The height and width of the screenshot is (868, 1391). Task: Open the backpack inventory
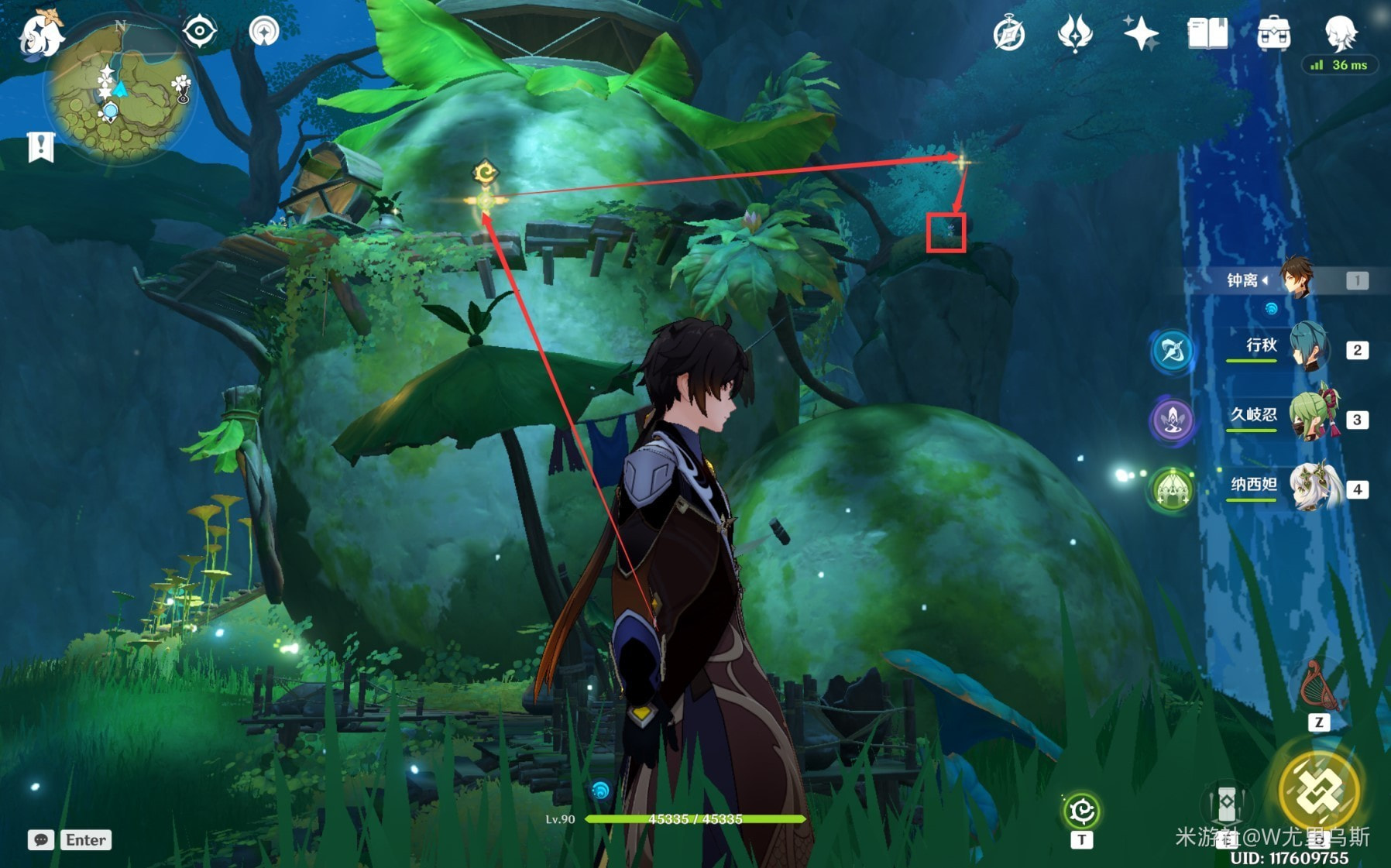pos(1273,34)
